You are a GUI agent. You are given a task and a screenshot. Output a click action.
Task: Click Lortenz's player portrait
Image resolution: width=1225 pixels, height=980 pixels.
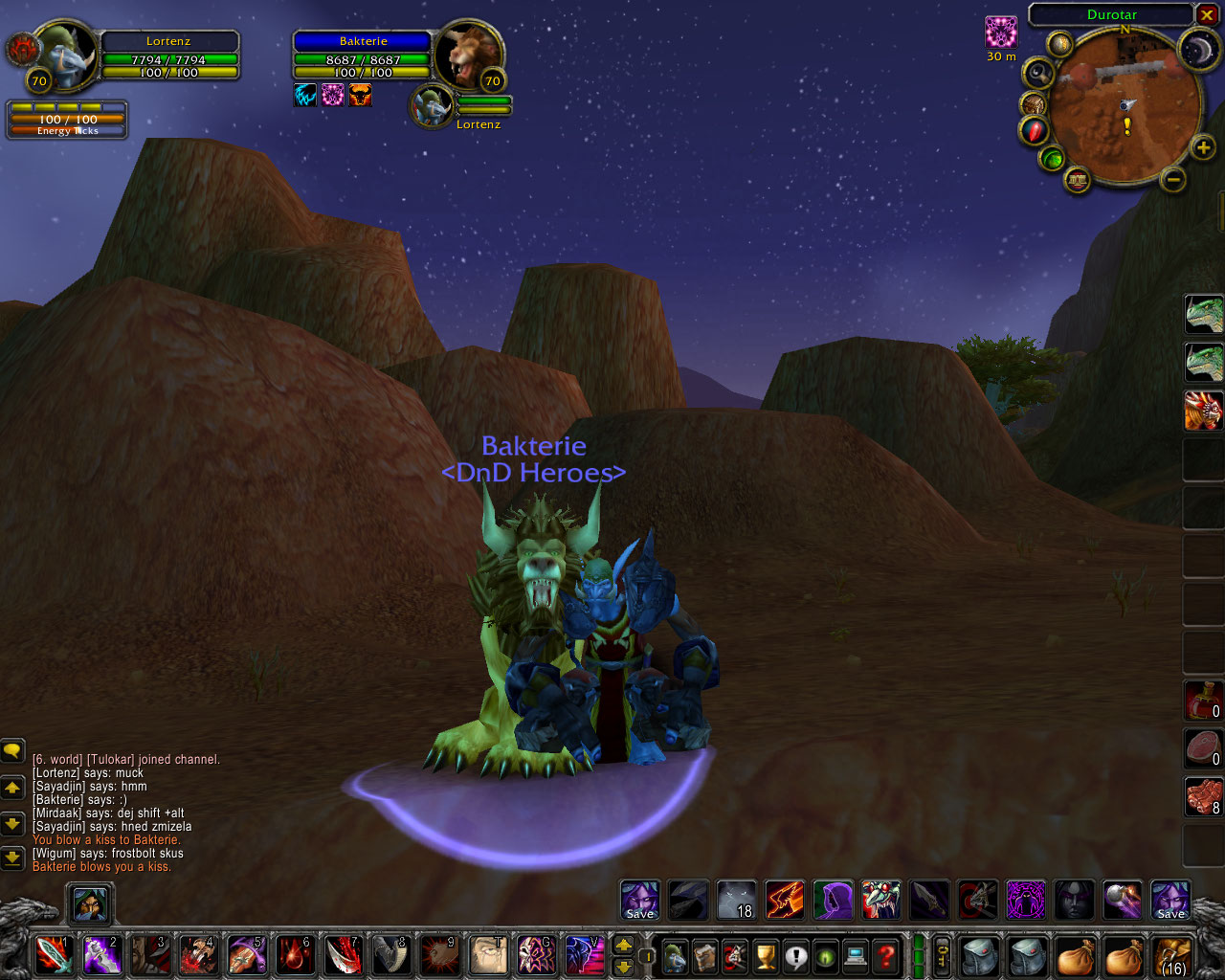[x=67, y=56]
